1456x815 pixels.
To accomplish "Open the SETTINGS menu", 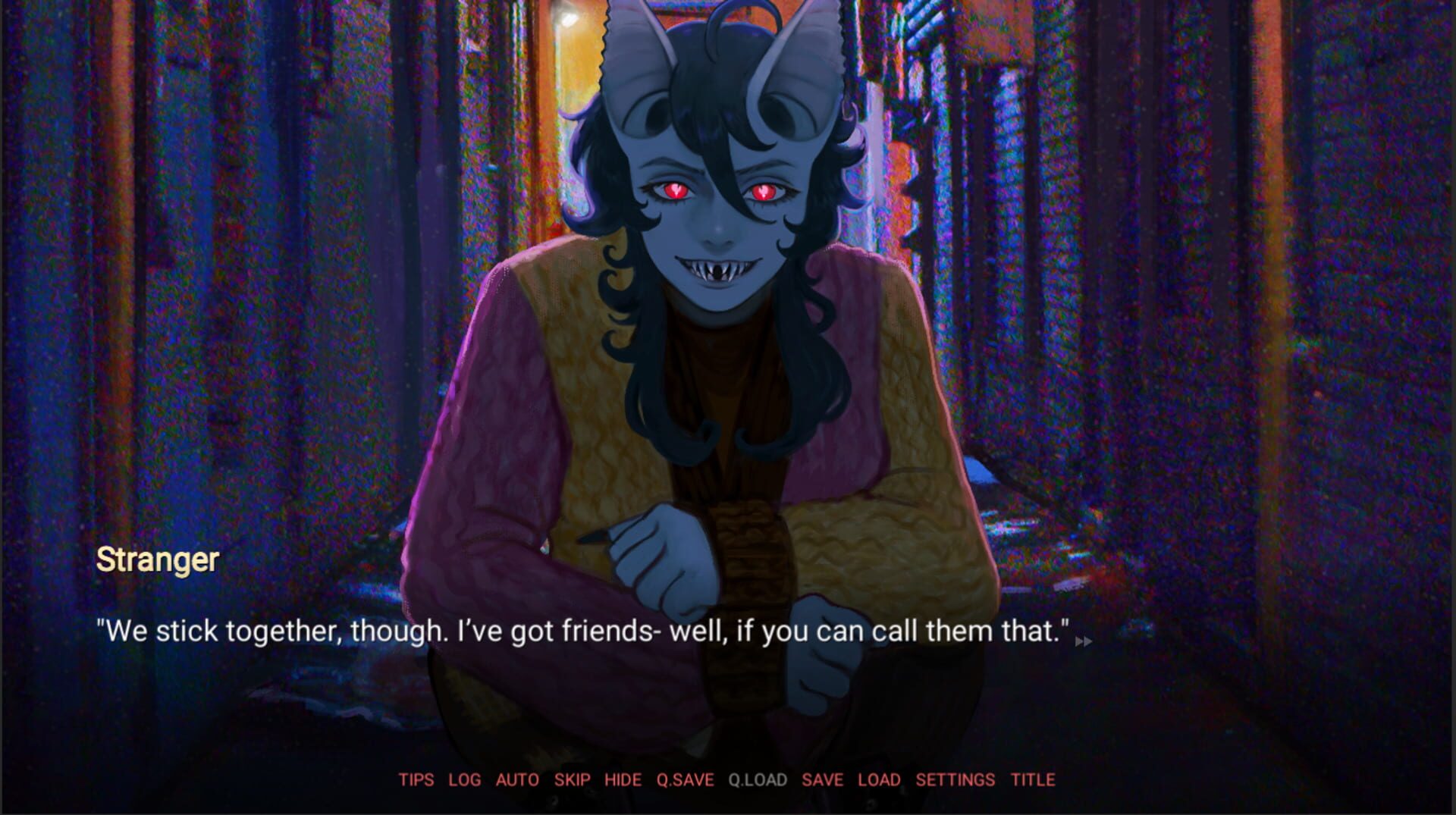I will 955,779.
